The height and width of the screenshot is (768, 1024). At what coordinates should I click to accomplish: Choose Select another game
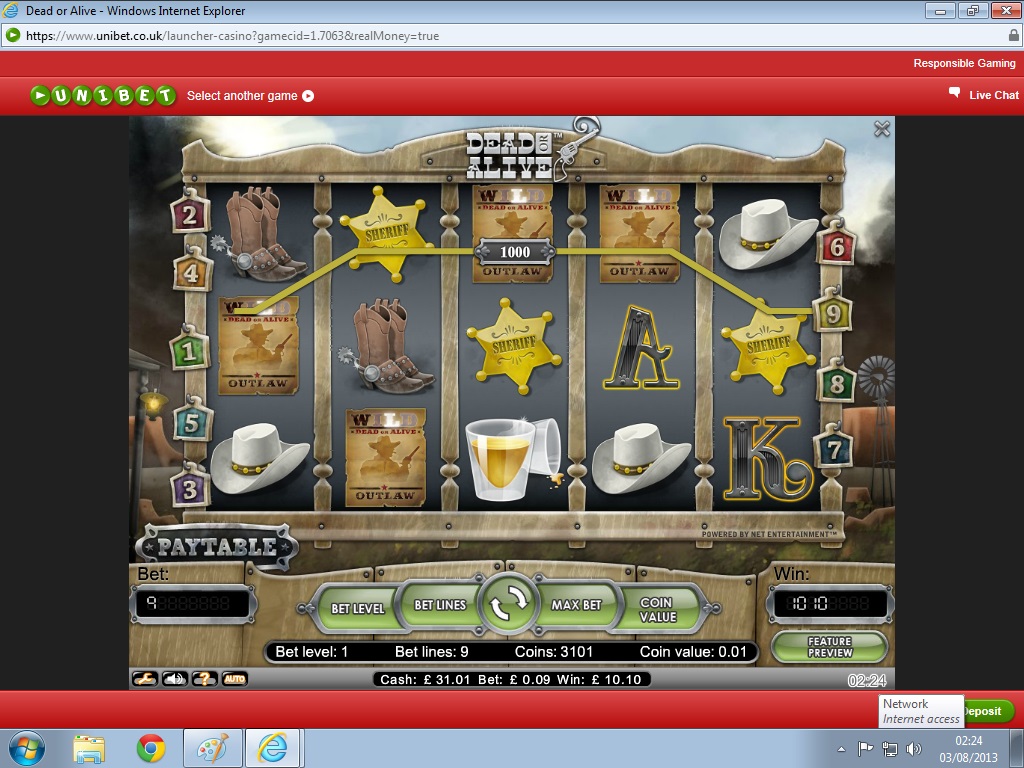[x=250, y=96]
